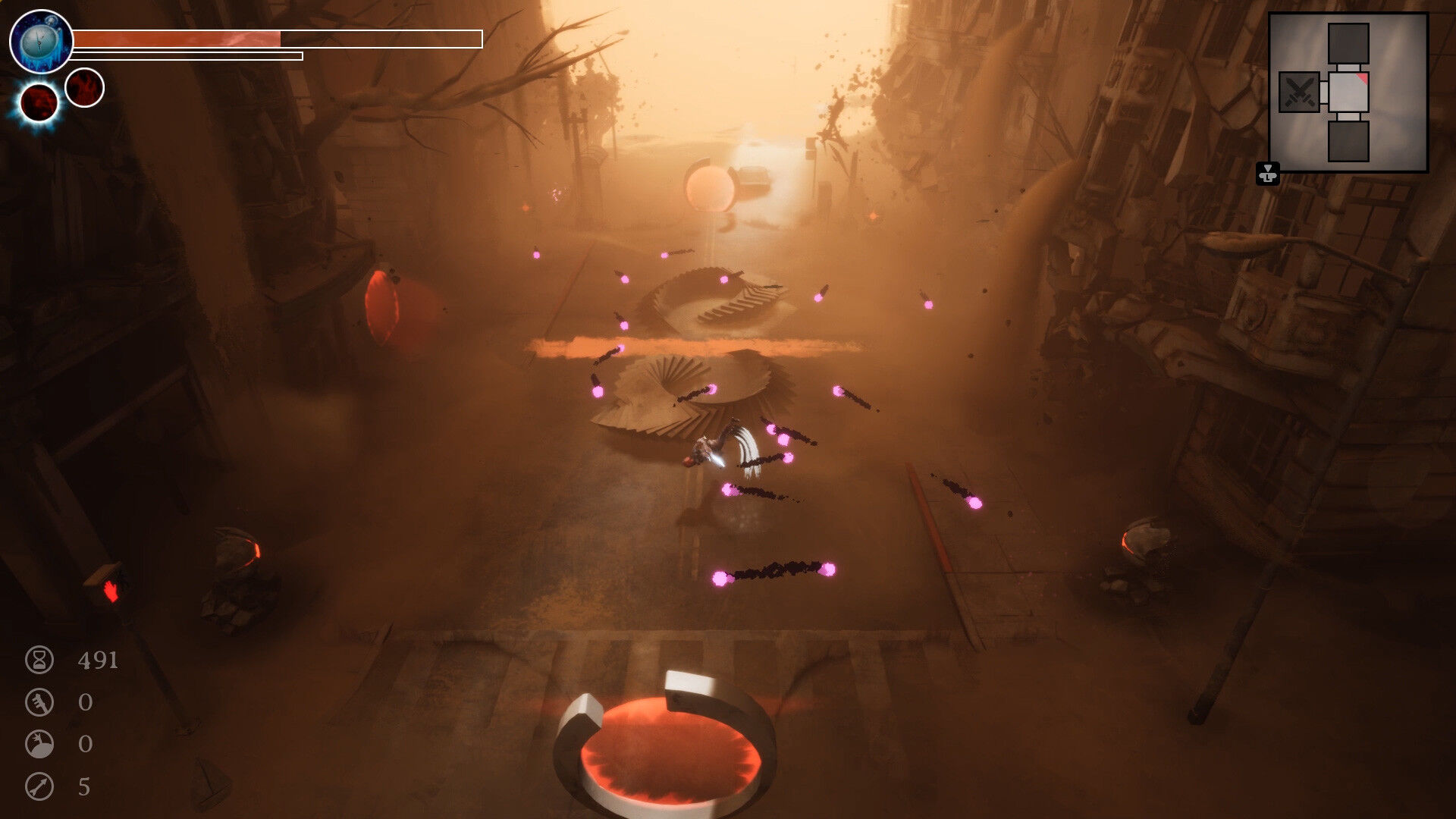Click the key counter icon
The image size is (1456, 819).
pyautogui.click(x=39, y=702)
